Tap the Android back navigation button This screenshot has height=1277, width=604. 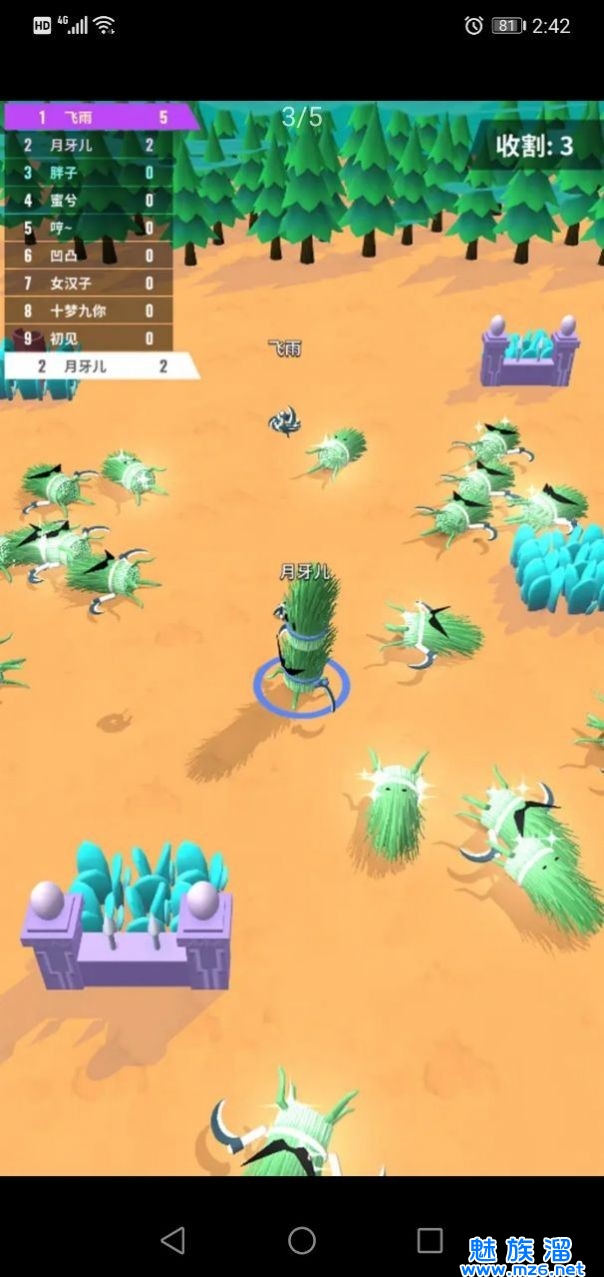[173, 1240]
